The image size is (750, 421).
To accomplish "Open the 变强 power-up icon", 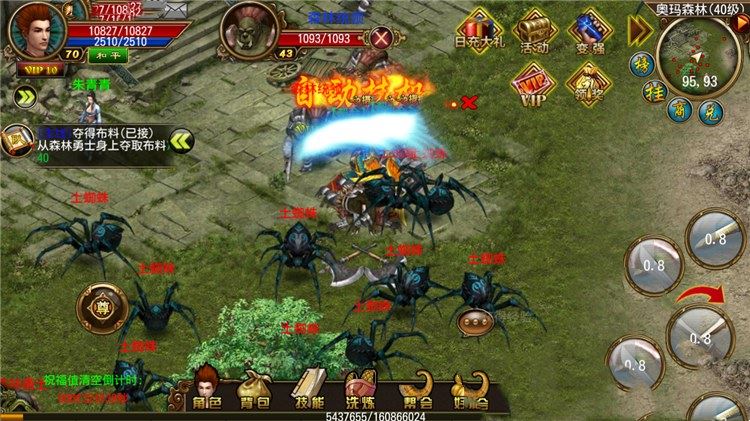I will tap(590, 32).
